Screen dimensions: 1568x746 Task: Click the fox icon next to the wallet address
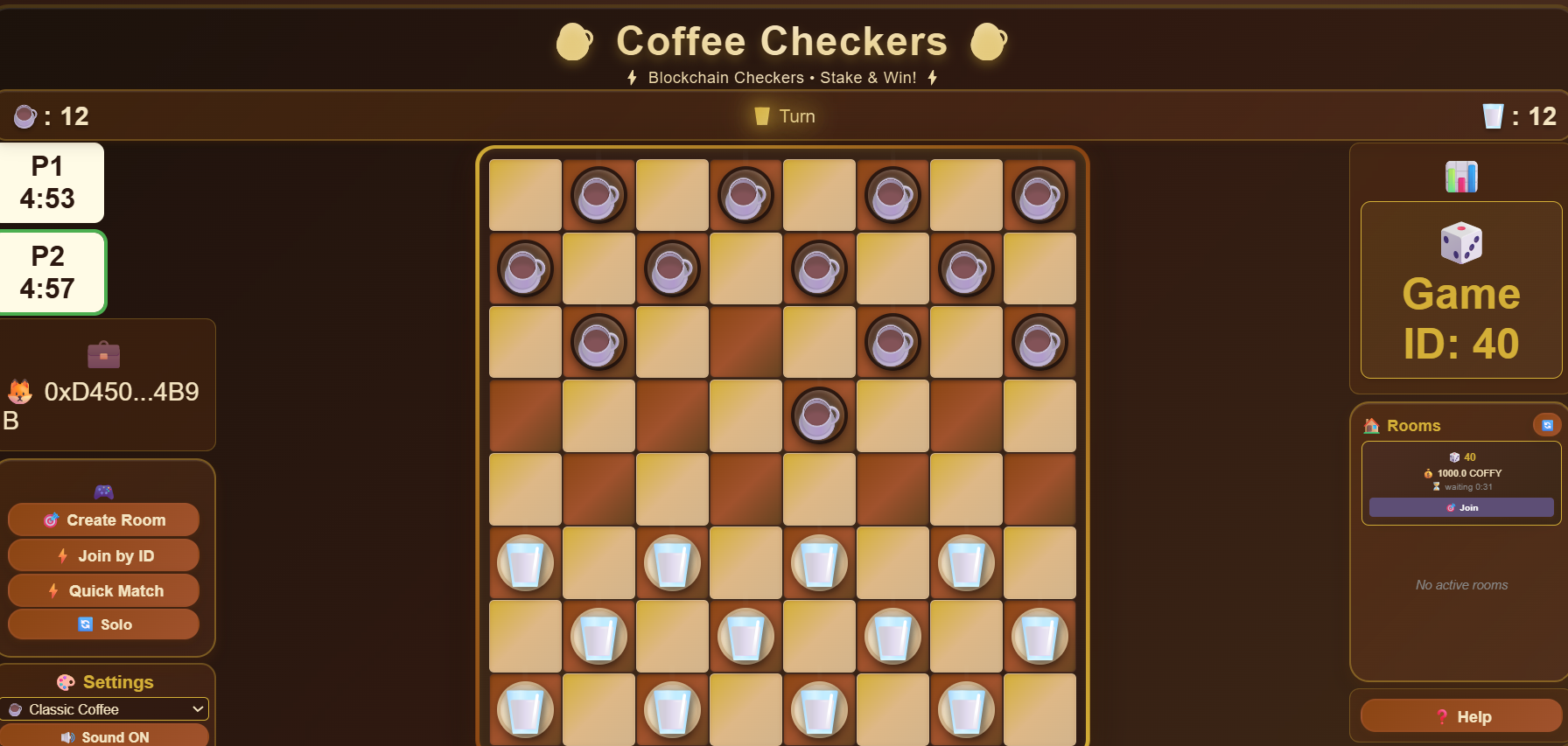pos(19,392)
